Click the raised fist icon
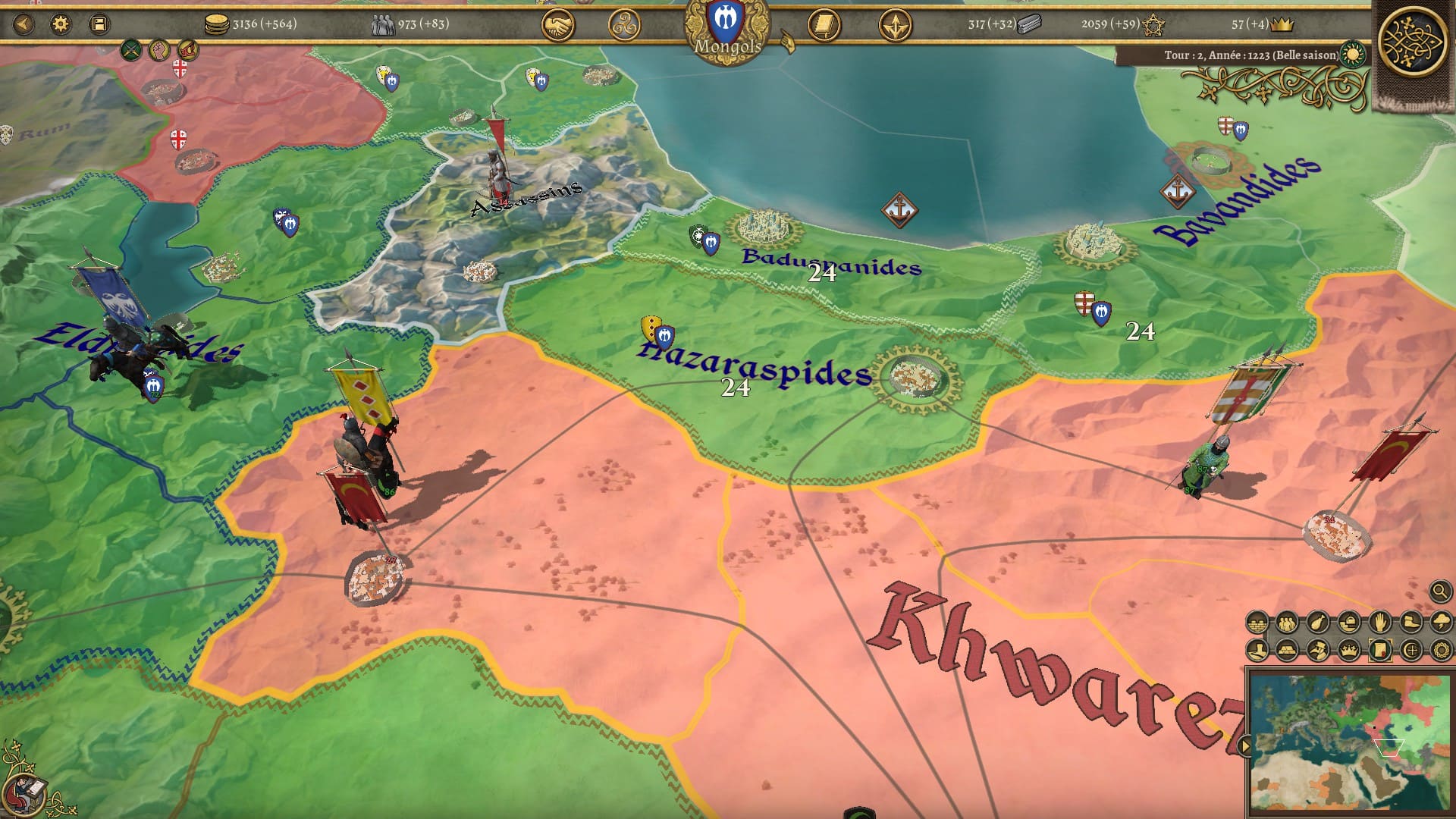Image resolution: width=1456 pixels, height=819 pixels. point(158,51)
